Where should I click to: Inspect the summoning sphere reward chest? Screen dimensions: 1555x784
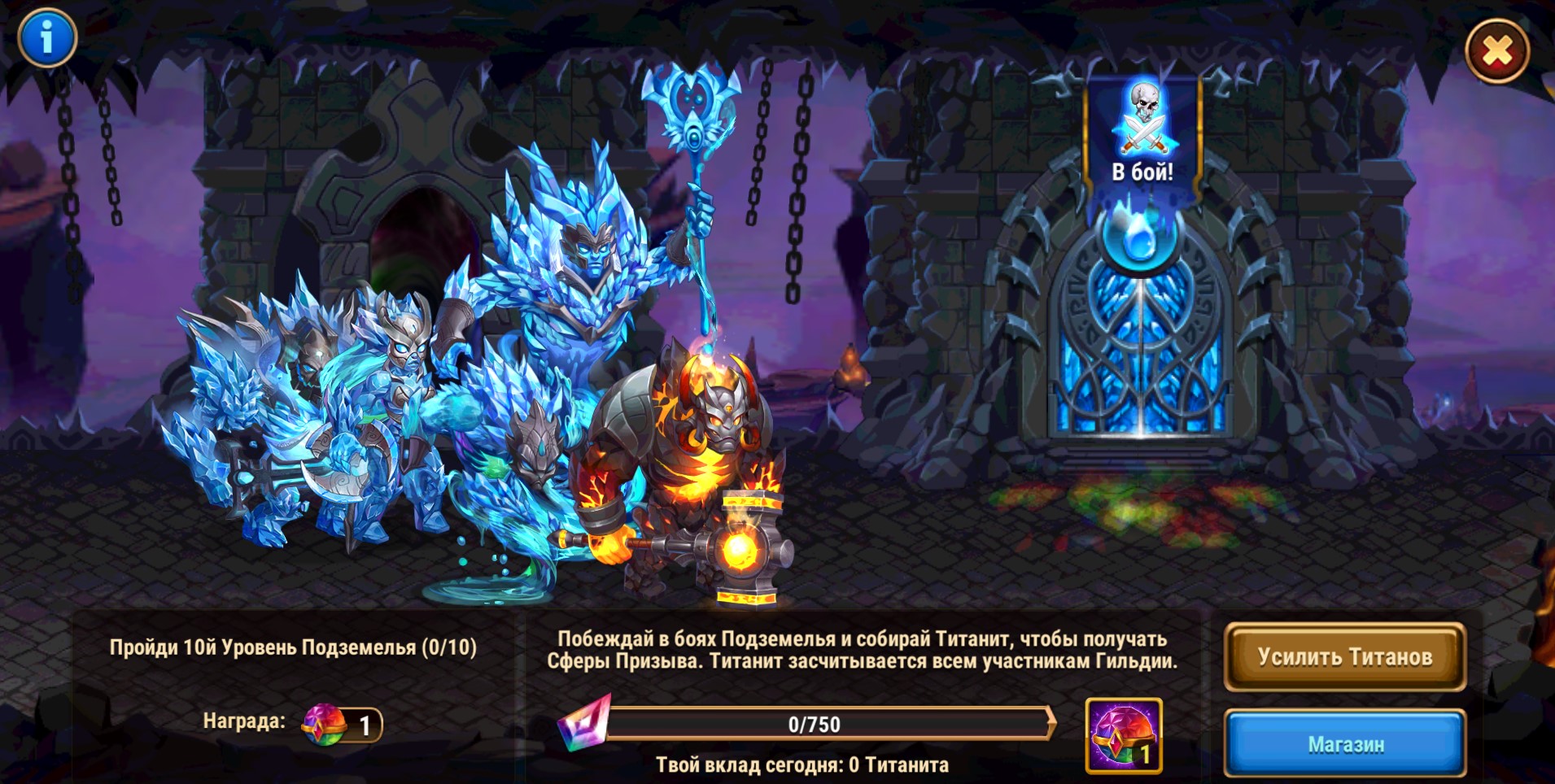tap(1123, 735)
